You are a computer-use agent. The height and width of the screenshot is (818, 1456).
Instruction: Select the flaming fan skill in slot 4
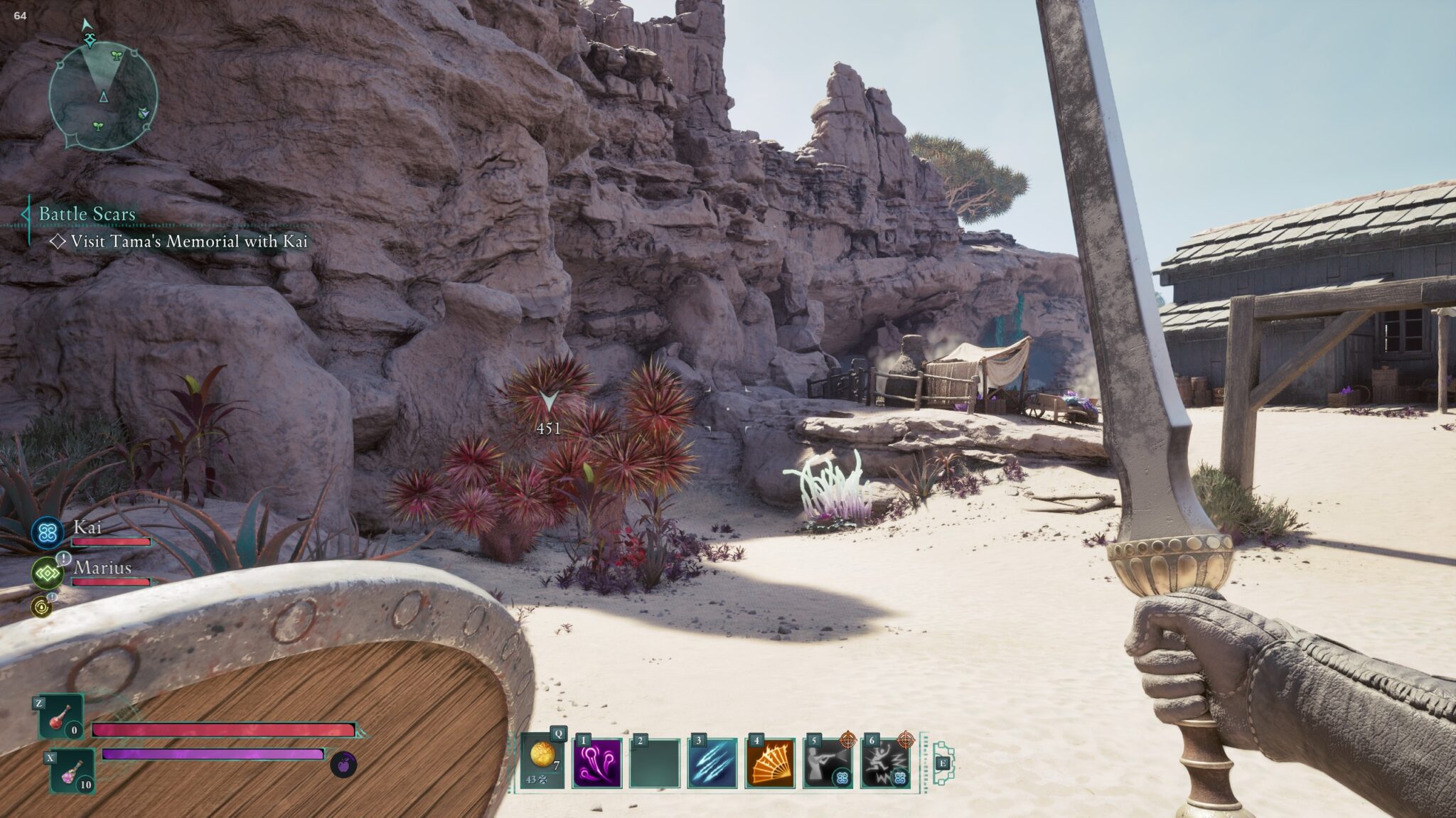click(769, 764)
